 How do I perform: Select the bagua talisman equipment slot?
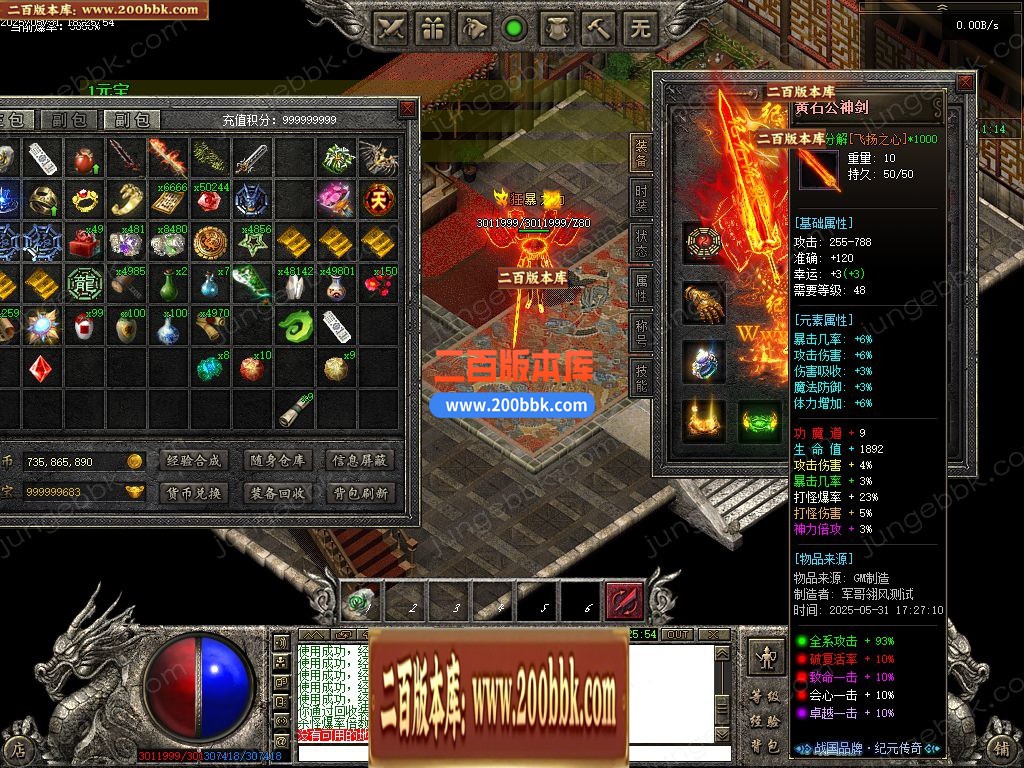coord(703,243)
